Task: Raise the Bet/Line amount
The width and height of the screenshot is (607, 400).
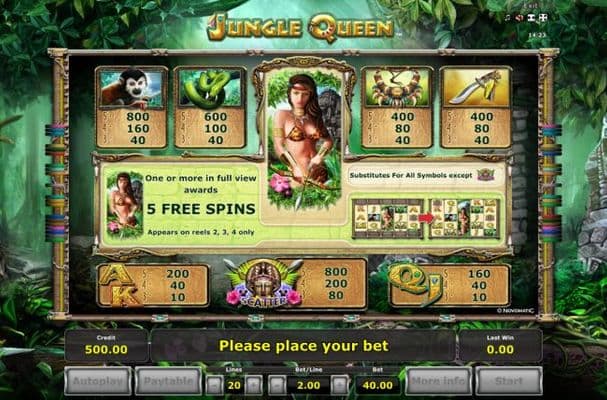Action: pos(340,384)
